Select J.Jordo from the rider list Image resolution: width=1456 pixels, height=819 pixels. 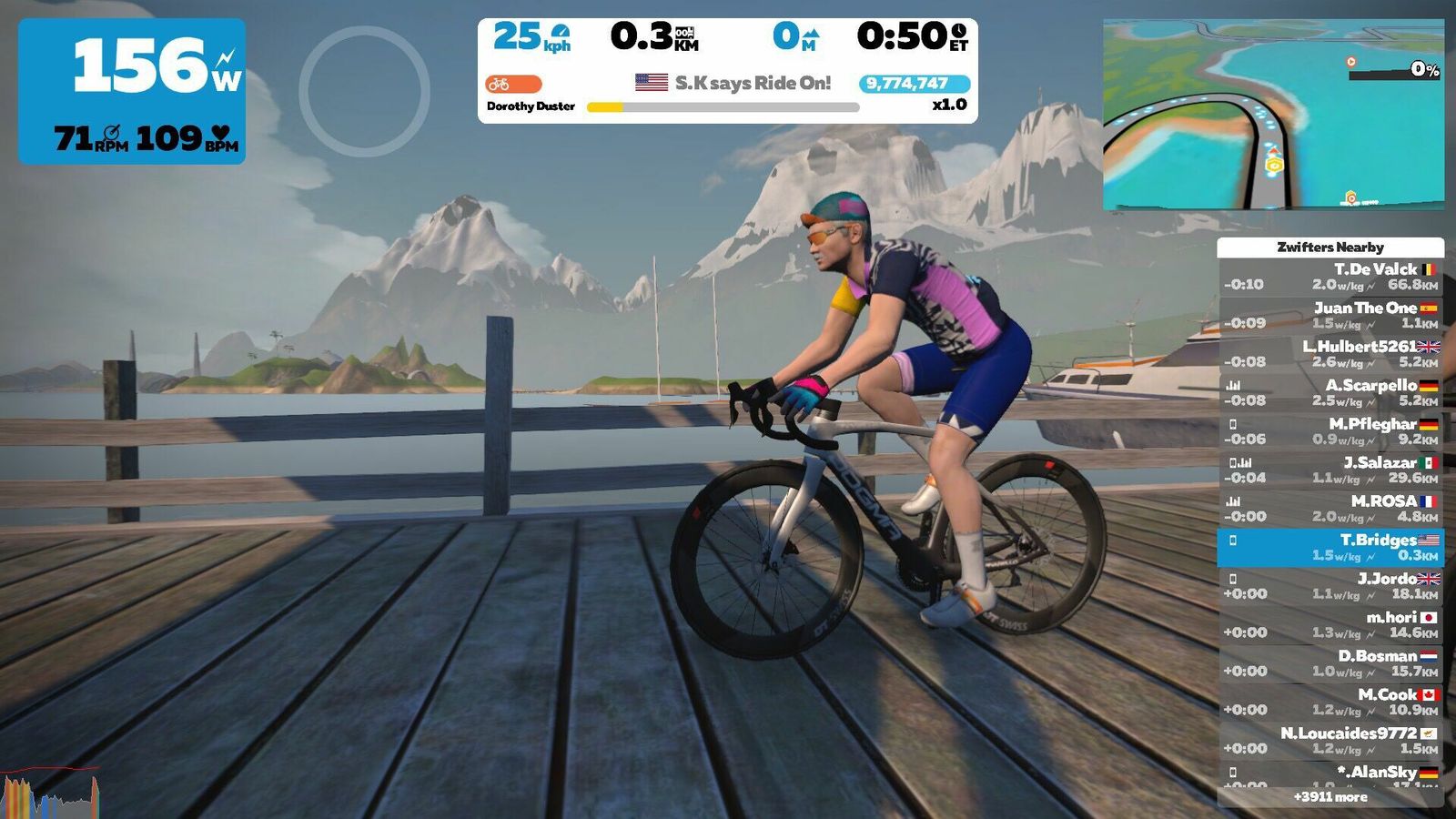(1330, 586)
